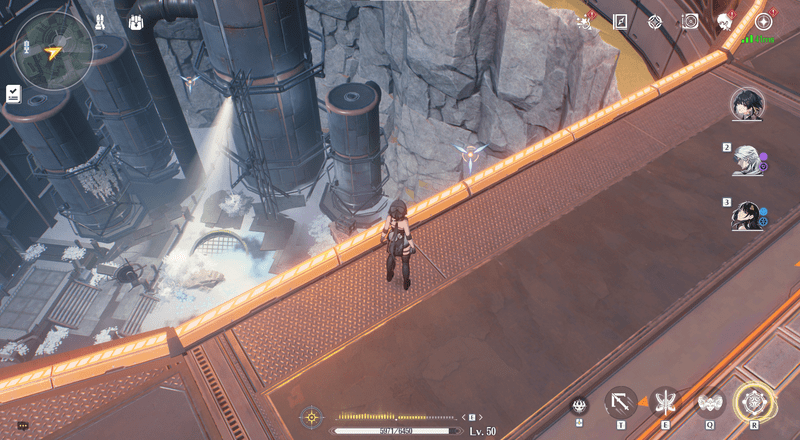Viewport: 800px width, 440px height.
Task: Open the four-point star menu icon
Action: (x=764, y=21)
